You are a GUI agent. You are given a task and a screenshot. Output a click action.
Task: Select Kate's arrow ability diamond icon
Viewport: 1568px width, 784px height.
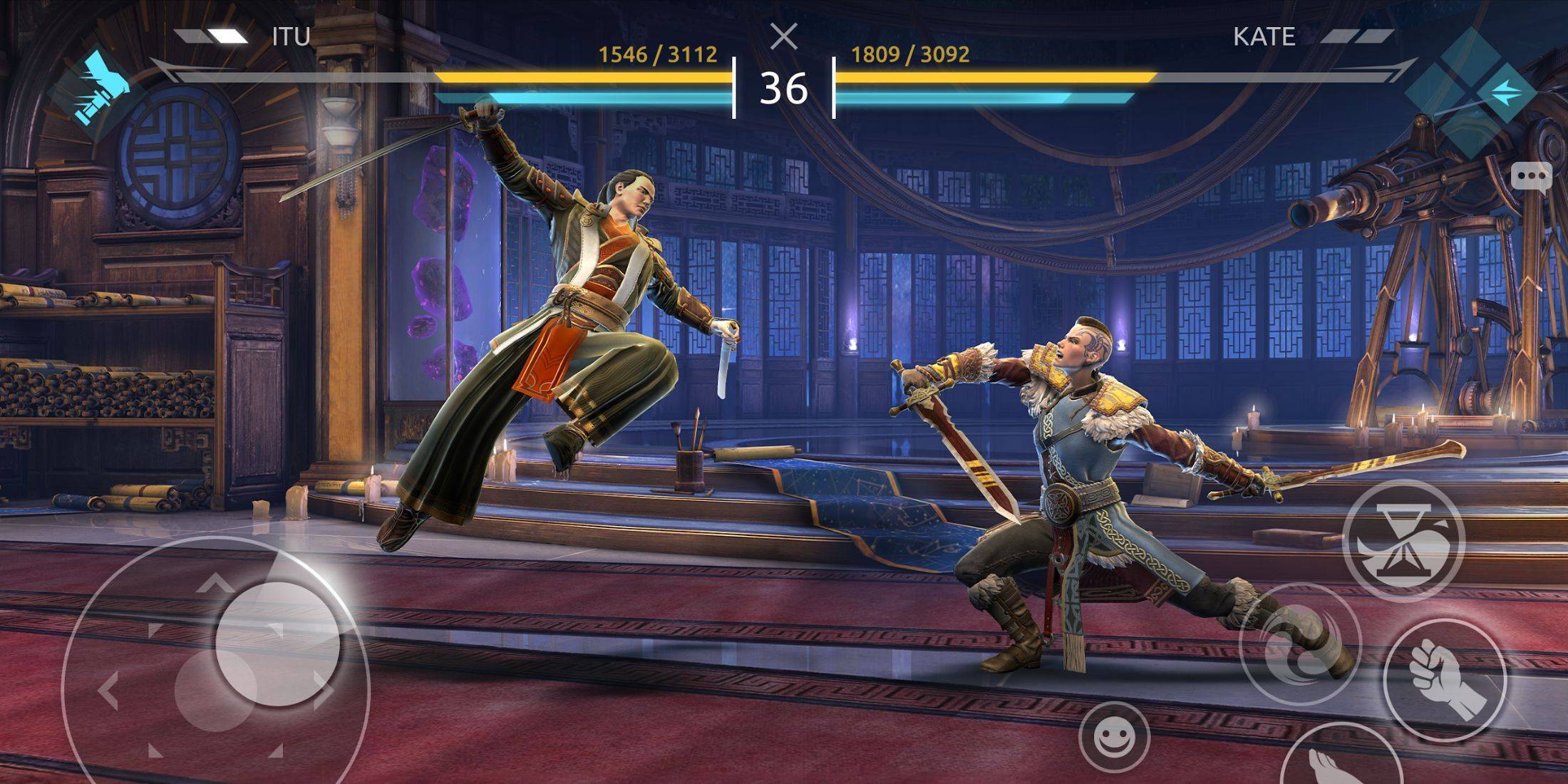click(1505, 93)
